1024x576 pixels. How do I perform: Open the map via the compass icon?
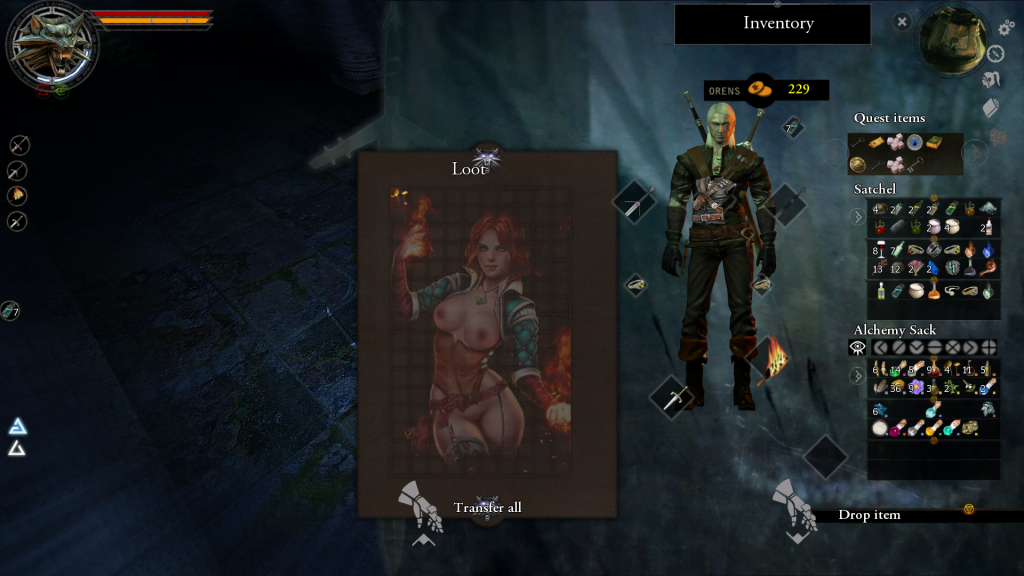[996, 54]
